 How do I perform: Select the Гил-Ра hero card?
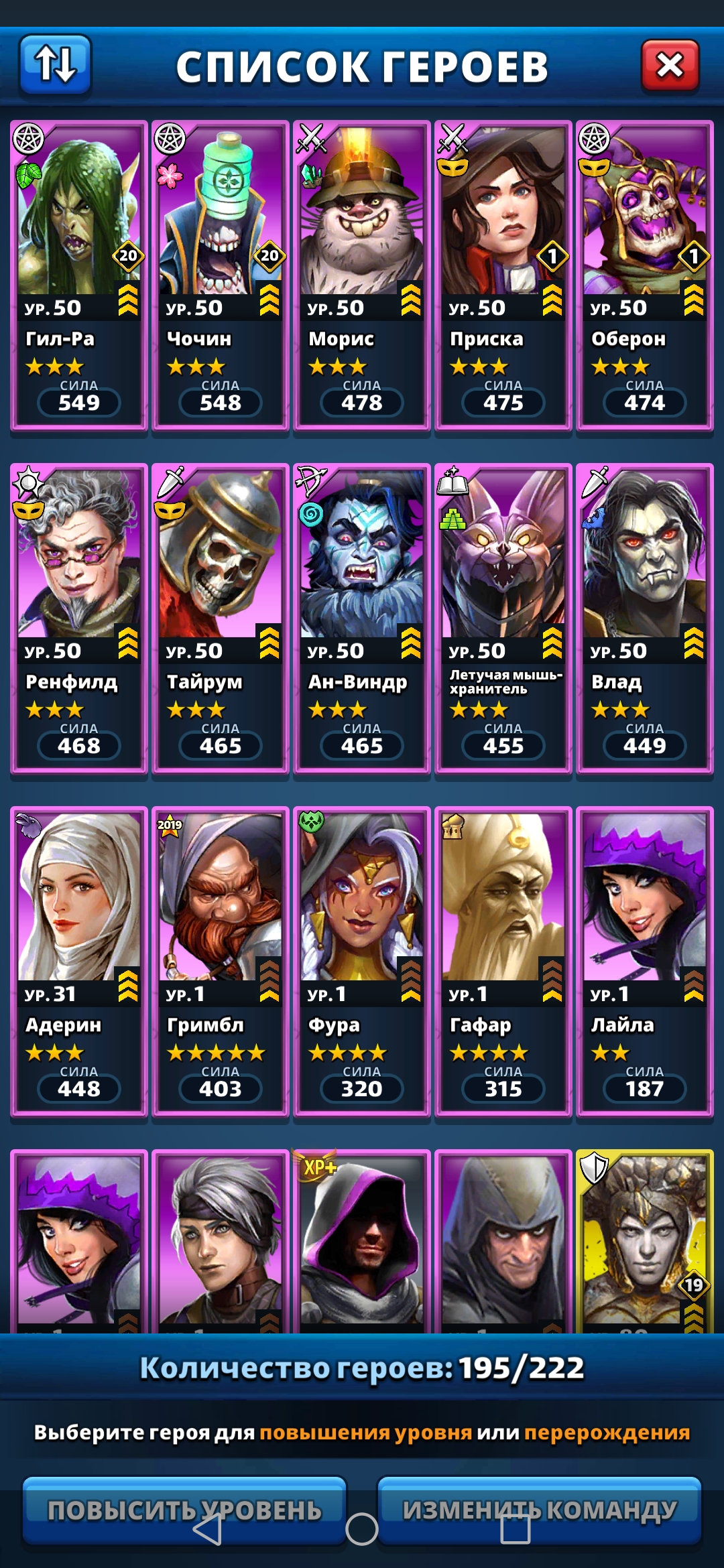coord(79,275)
